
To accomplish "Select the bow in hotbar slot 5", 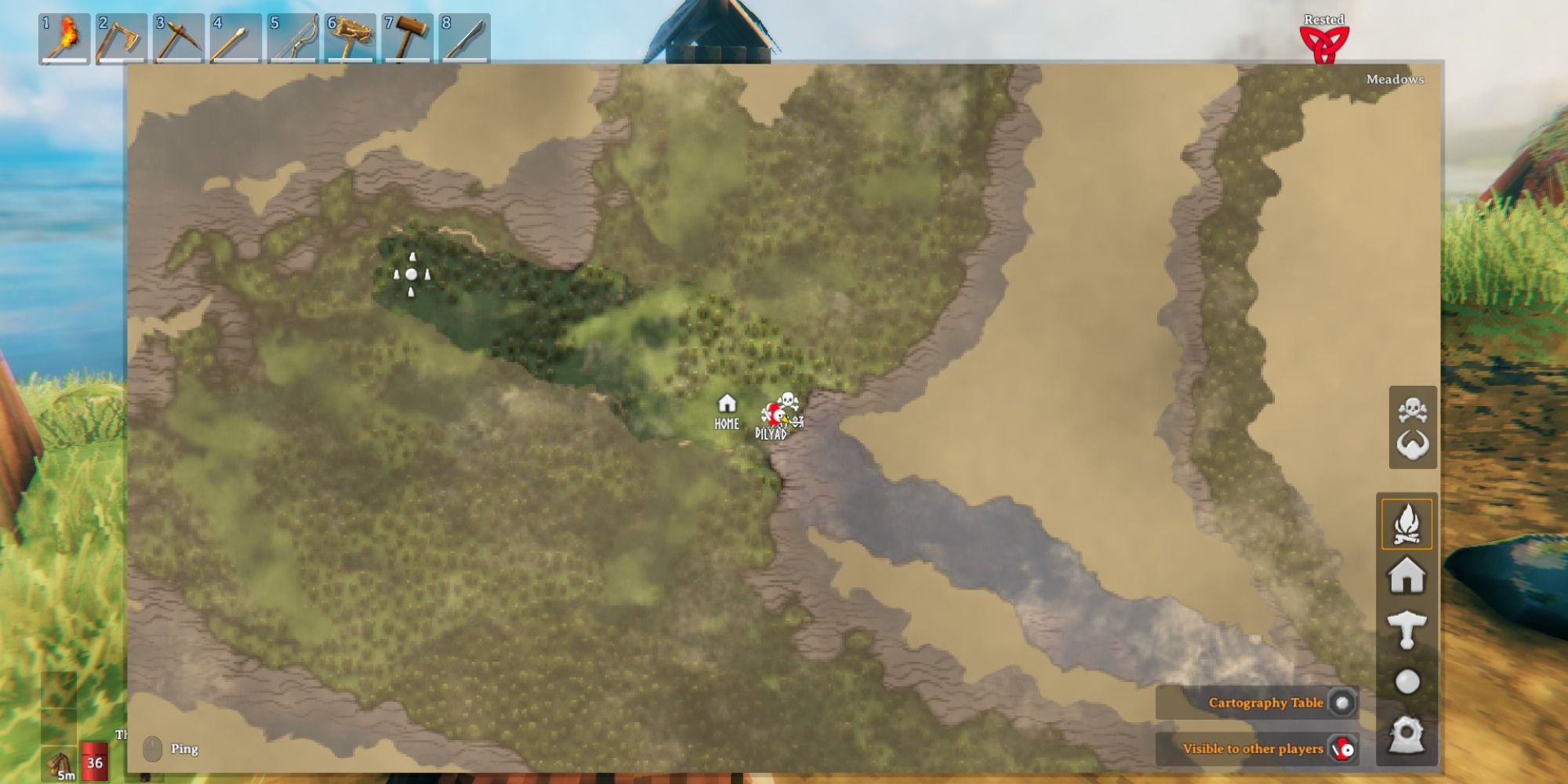I will tap(292, 35).
